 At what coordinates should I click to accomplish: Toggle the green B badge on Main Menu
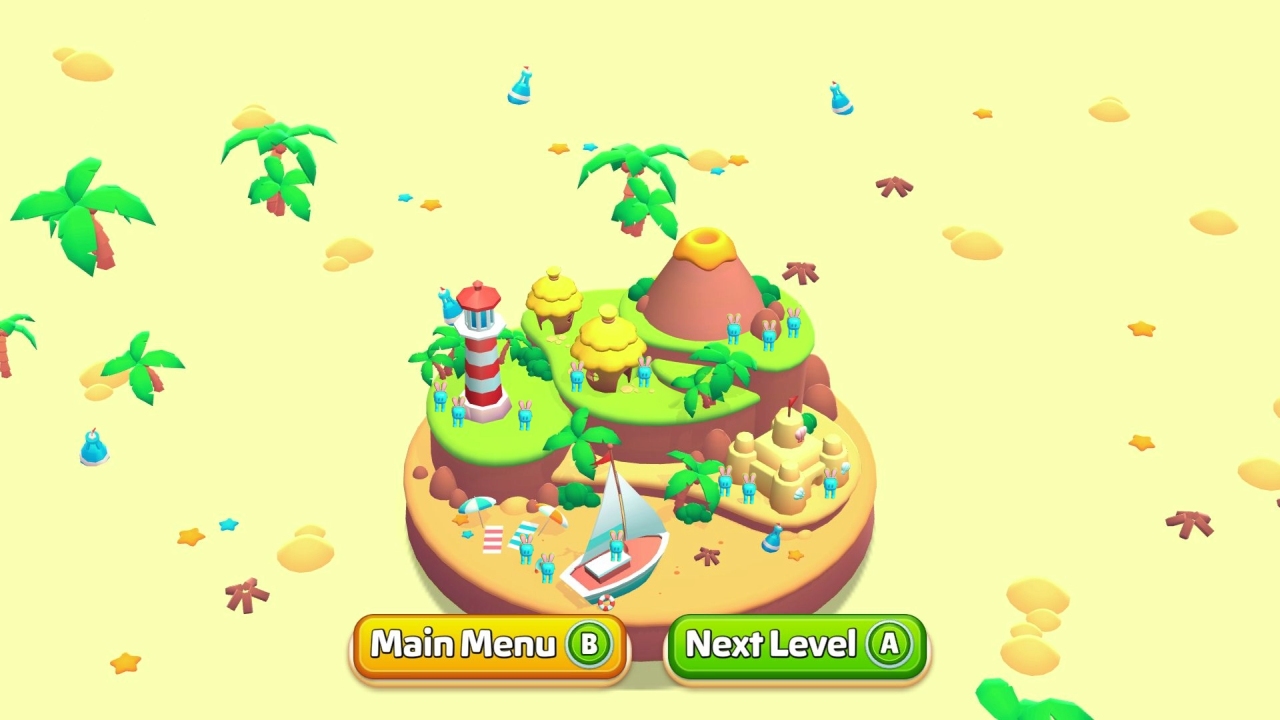(x=590, y=645)
